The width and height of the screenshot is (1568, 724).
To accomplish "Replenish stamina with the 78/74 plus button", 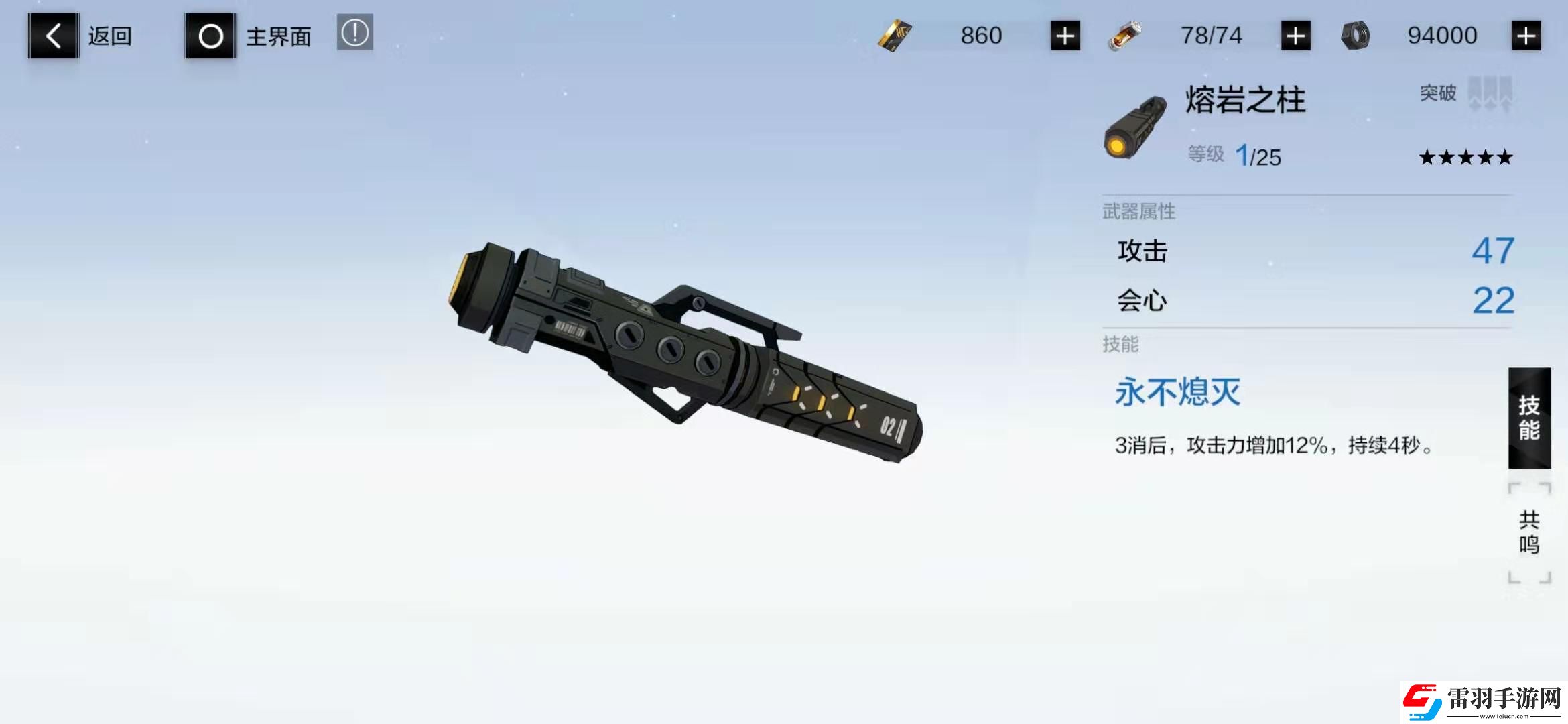I will pyautogui.click(x=1295, y=36).
